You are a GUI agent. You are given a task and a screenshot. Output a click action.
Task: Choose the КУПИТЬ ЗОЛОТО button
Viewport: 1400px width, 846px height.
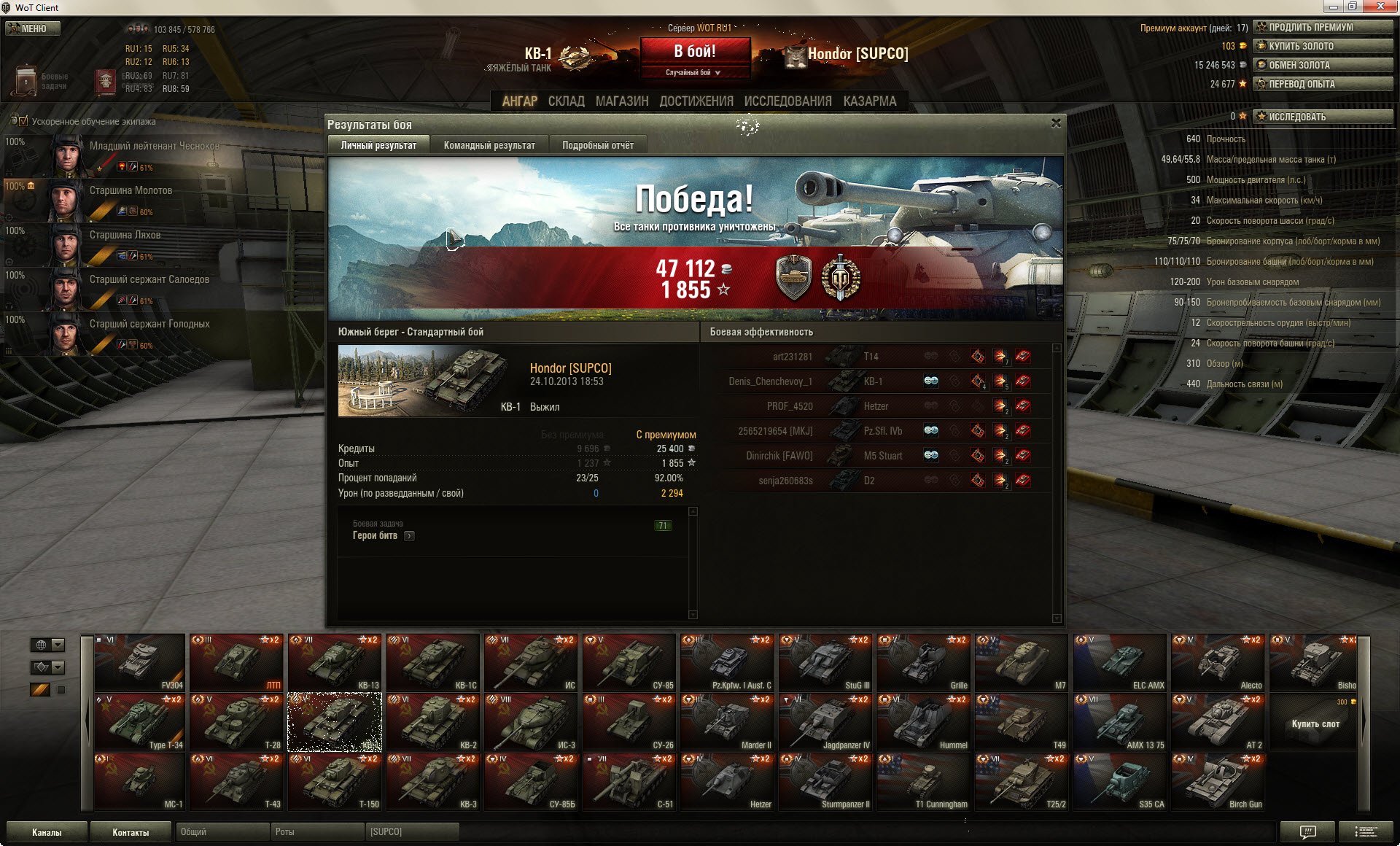[1323, 46]
